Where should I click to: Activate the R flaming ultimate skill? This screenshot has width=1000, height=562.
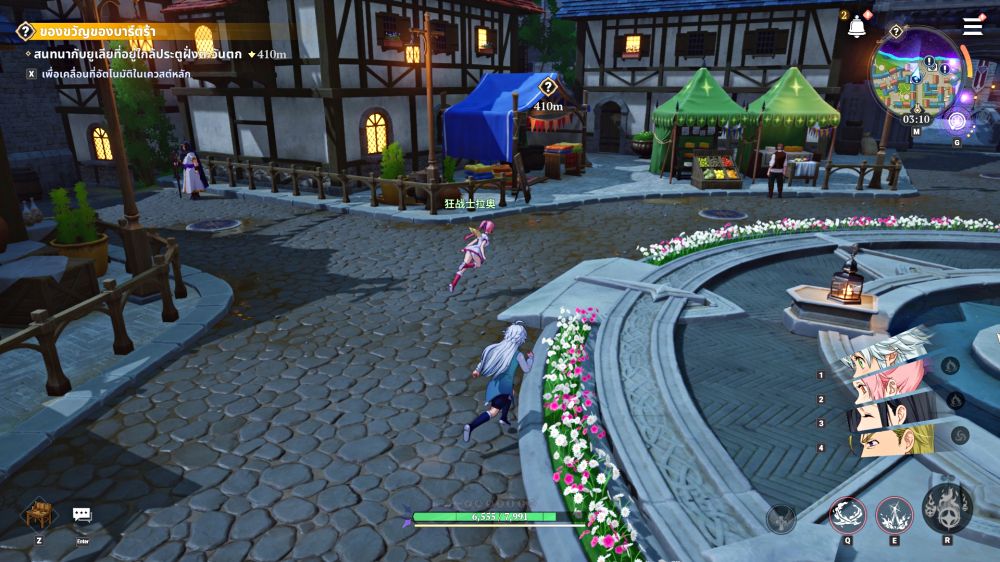pos(946,509)
